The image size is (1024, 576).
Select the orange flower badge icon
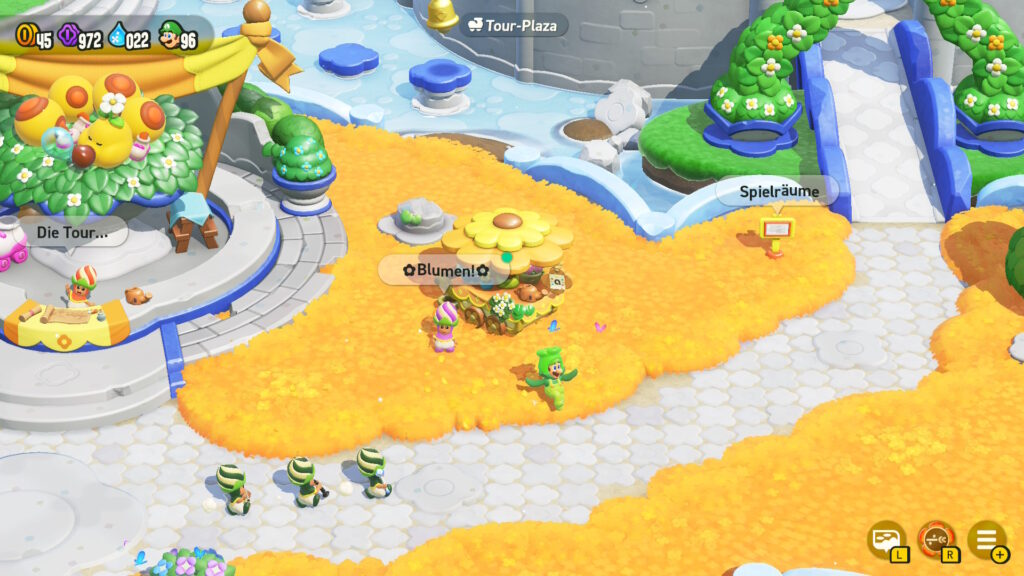(937, 539)
